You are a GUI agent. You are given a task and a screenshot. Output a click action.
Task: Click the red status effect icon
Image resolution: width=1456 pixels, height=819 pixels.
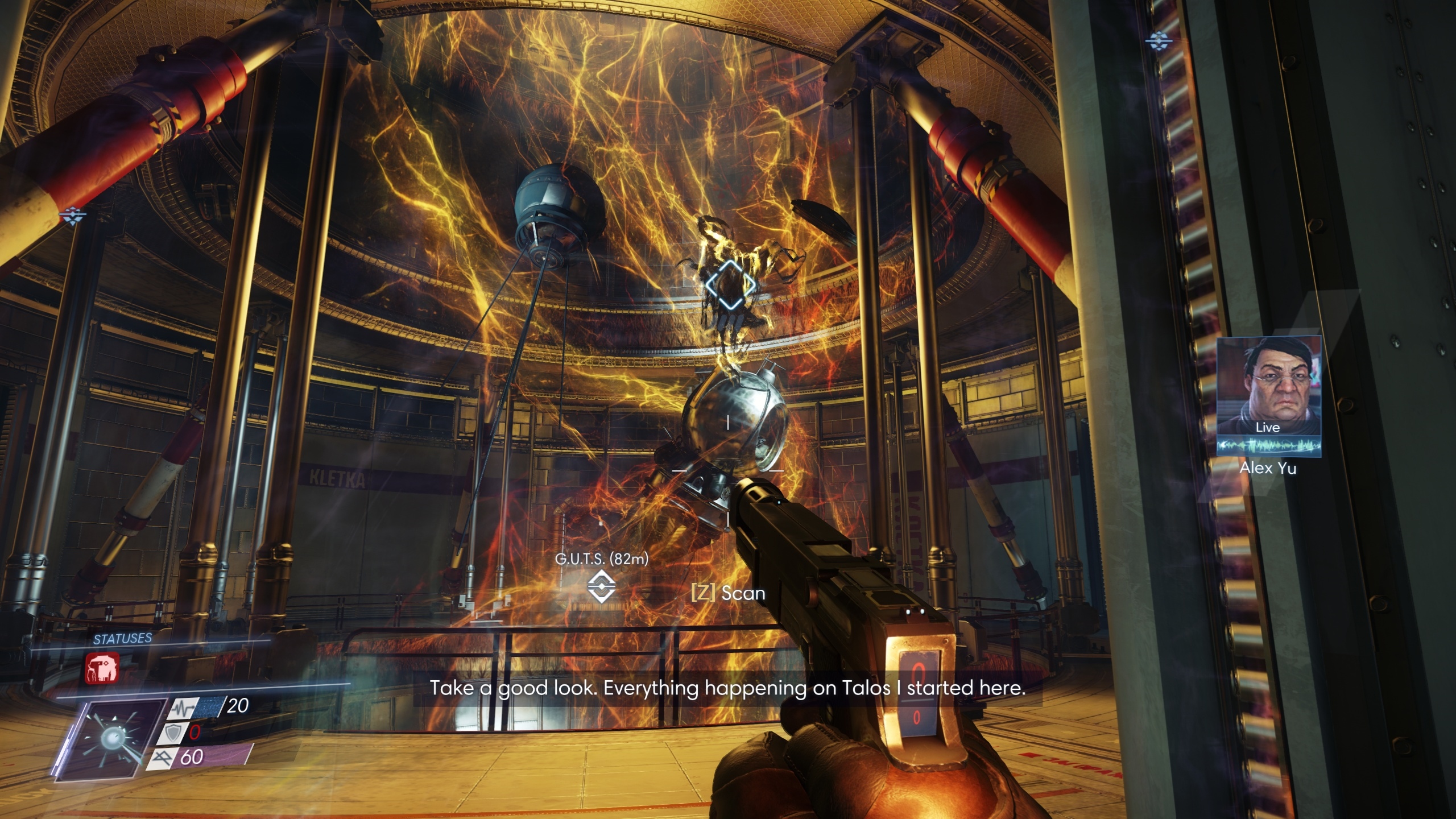click(x=102, y=668)
